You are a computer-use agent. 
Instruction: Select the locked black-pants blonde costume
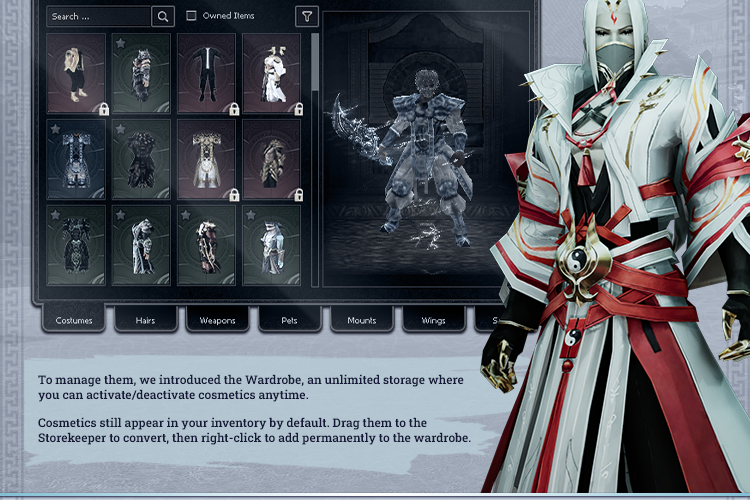point(76,73)
